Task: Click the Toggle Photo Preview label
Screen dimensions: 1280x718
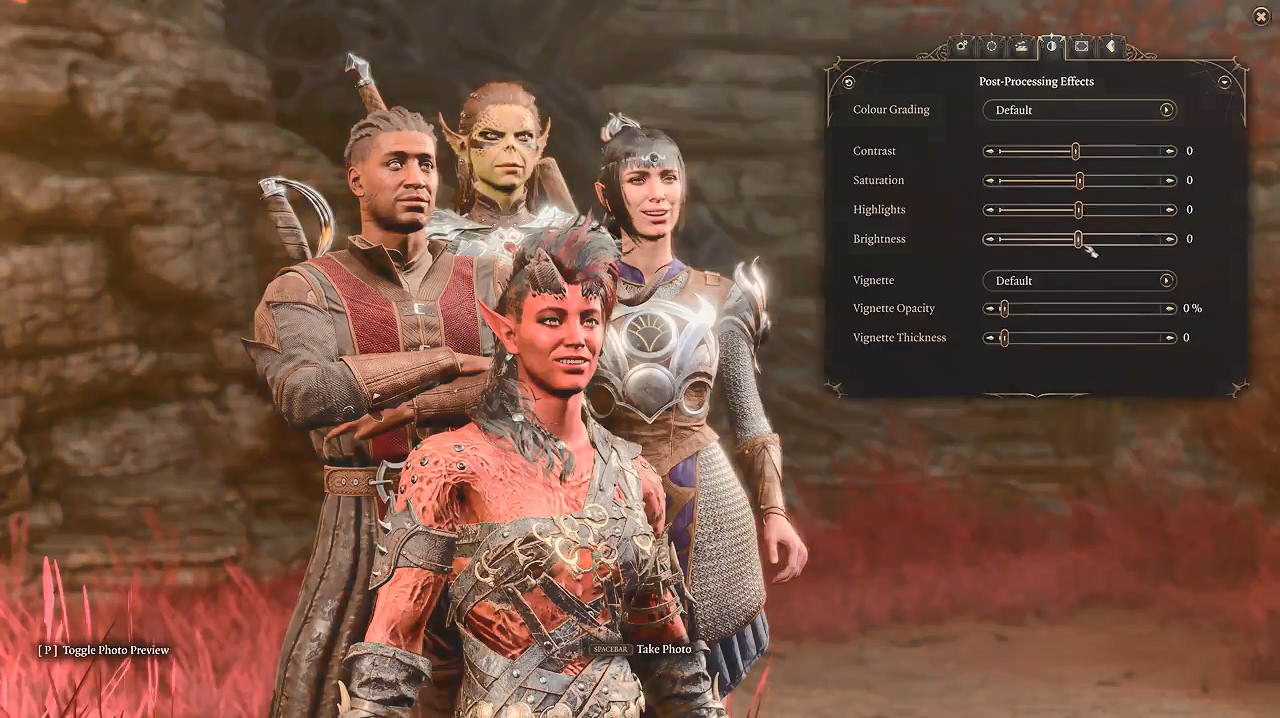Action: tap(115, 650)
